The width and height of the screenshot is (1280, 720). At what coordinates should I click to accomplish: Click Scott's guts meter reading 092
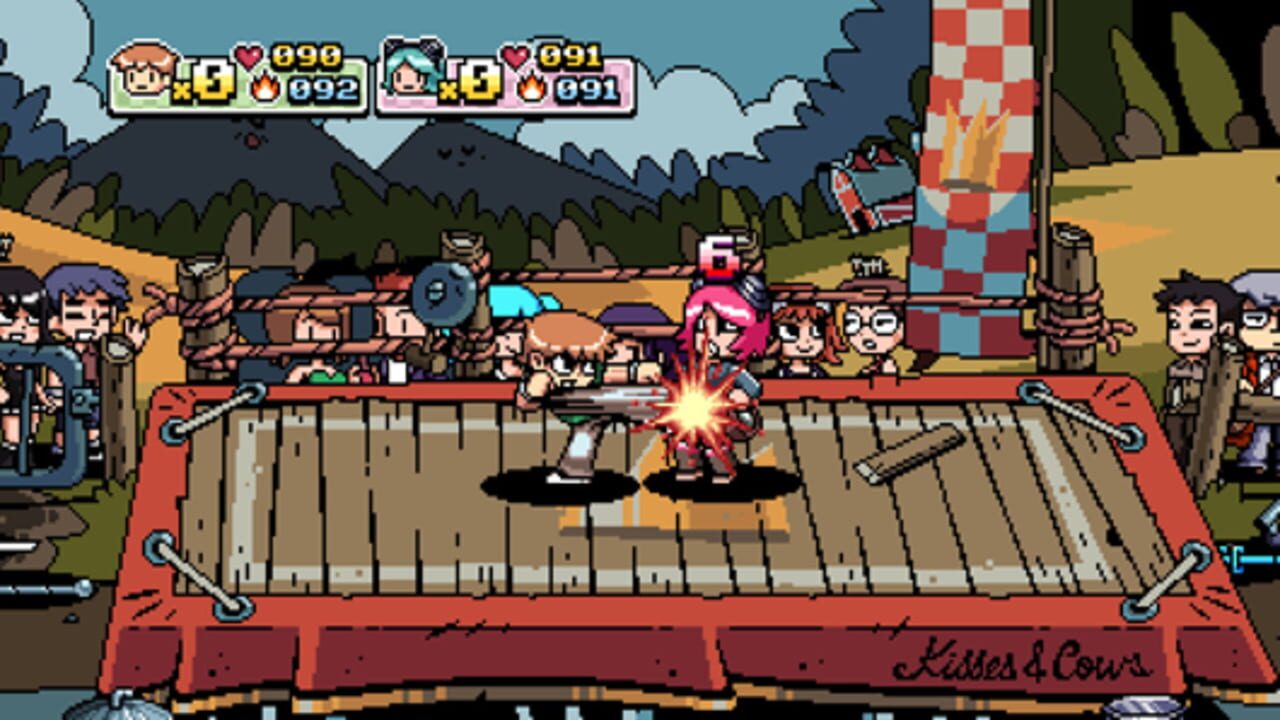coord(321,88)
